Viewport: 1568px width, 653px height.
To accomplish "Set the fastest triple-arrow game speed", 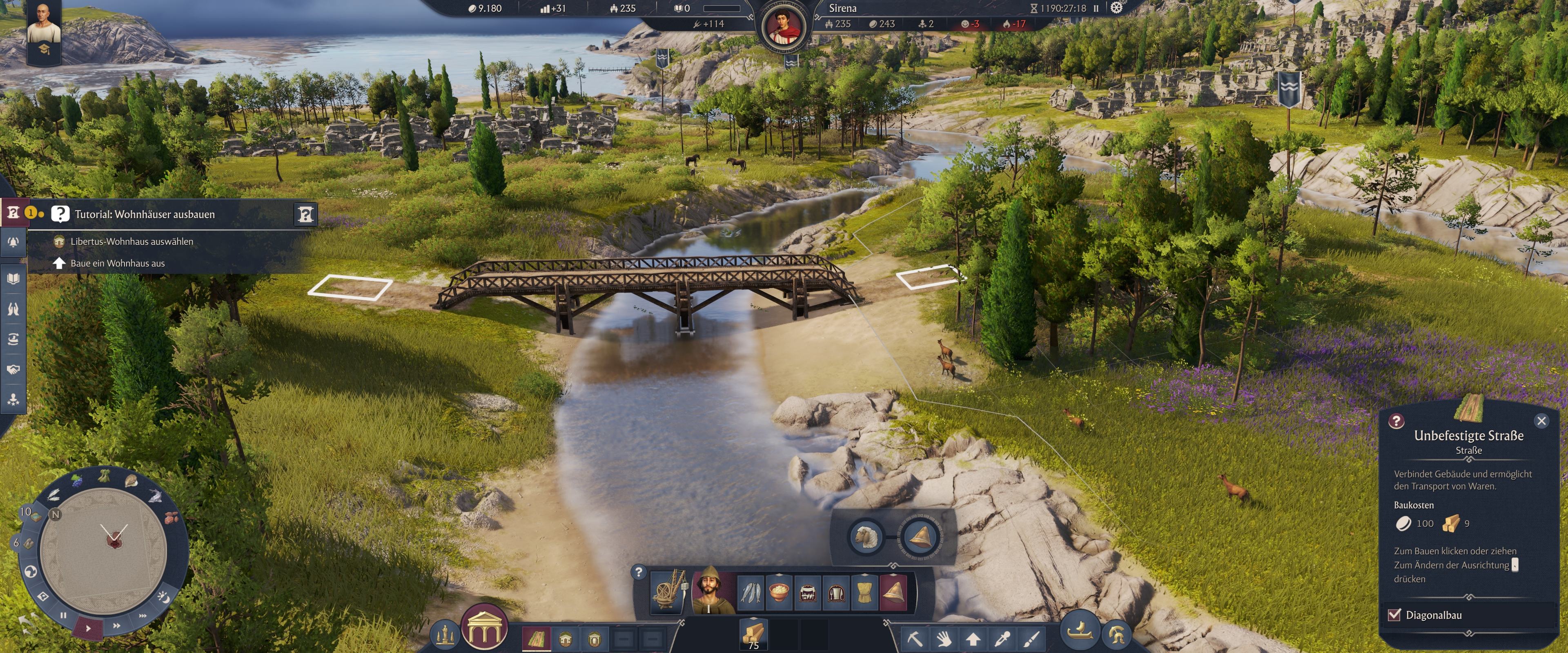I will 143,616.
